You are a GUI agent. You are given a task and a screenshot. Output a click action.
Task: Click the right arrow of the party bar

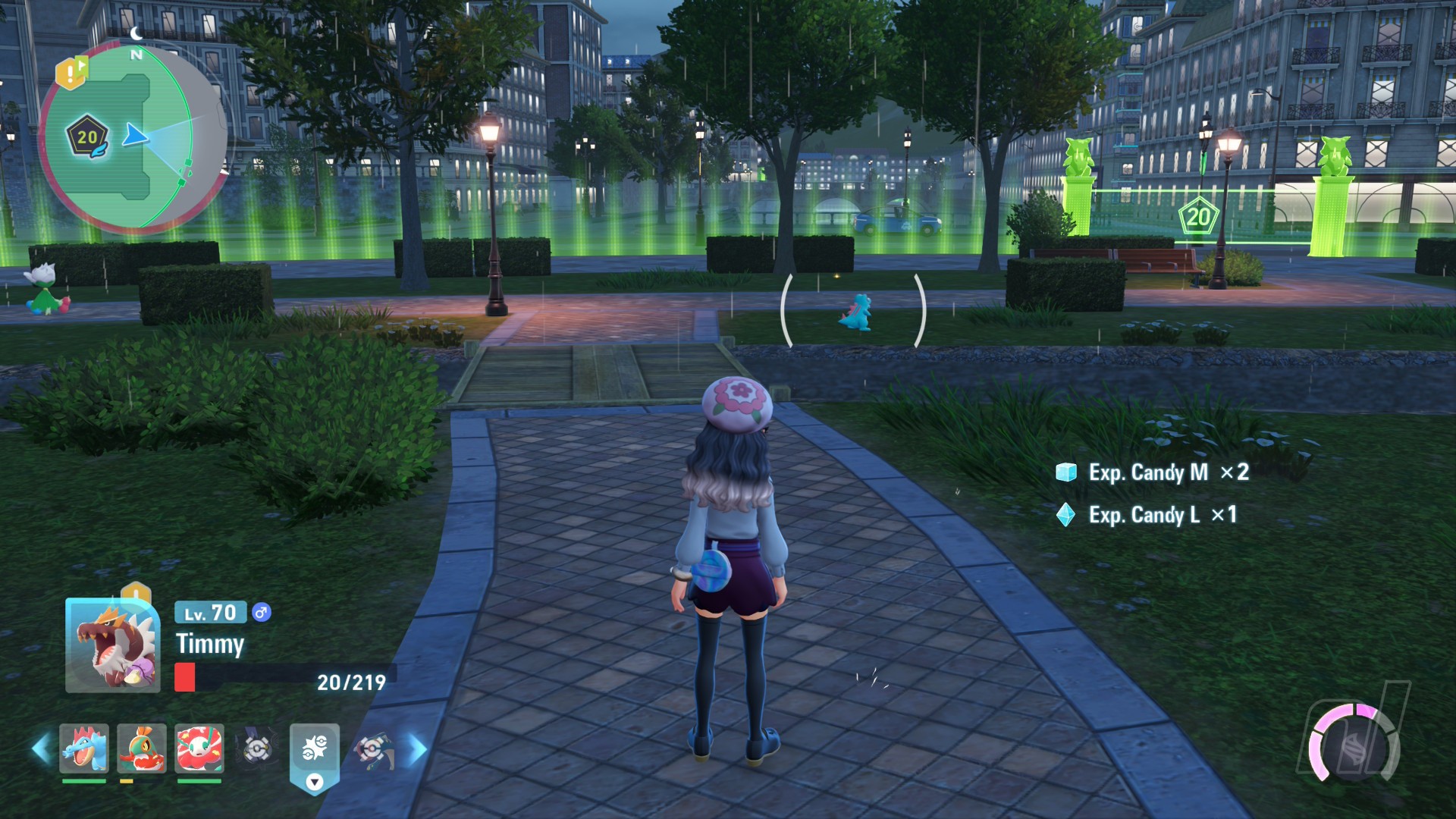point(418,749)
